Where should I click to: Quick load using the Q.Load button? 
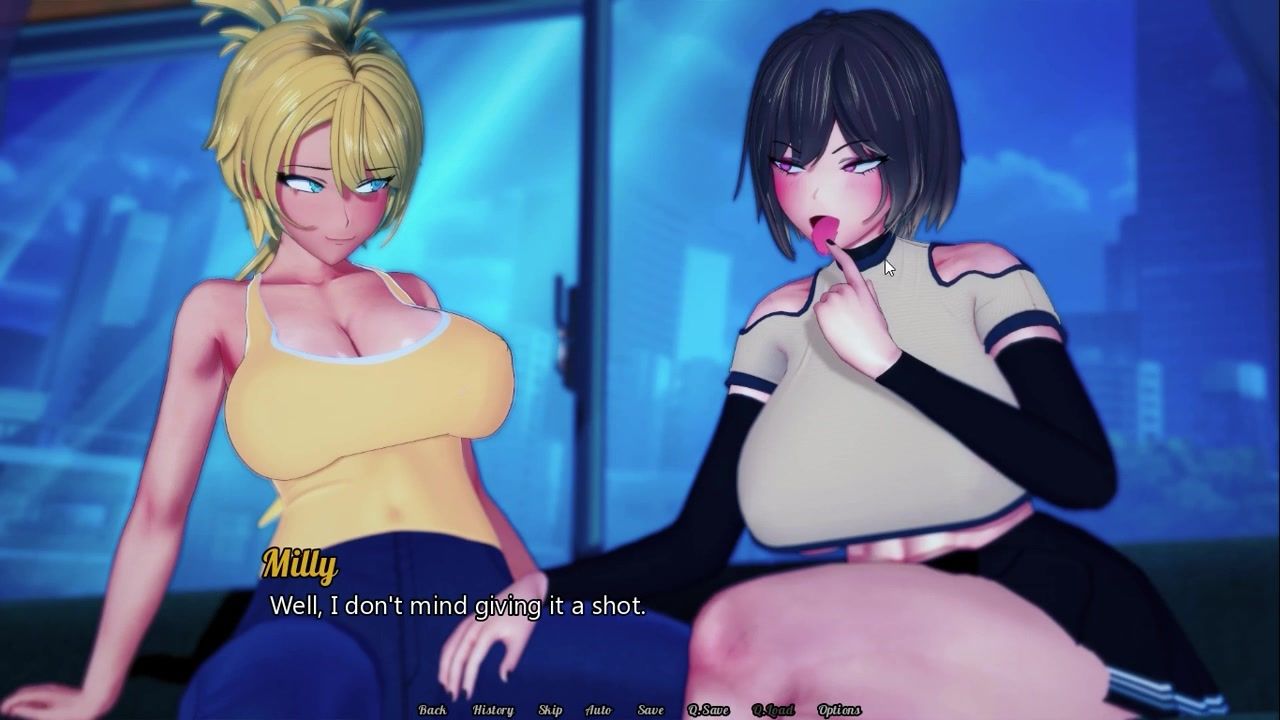tap(773, 710)
